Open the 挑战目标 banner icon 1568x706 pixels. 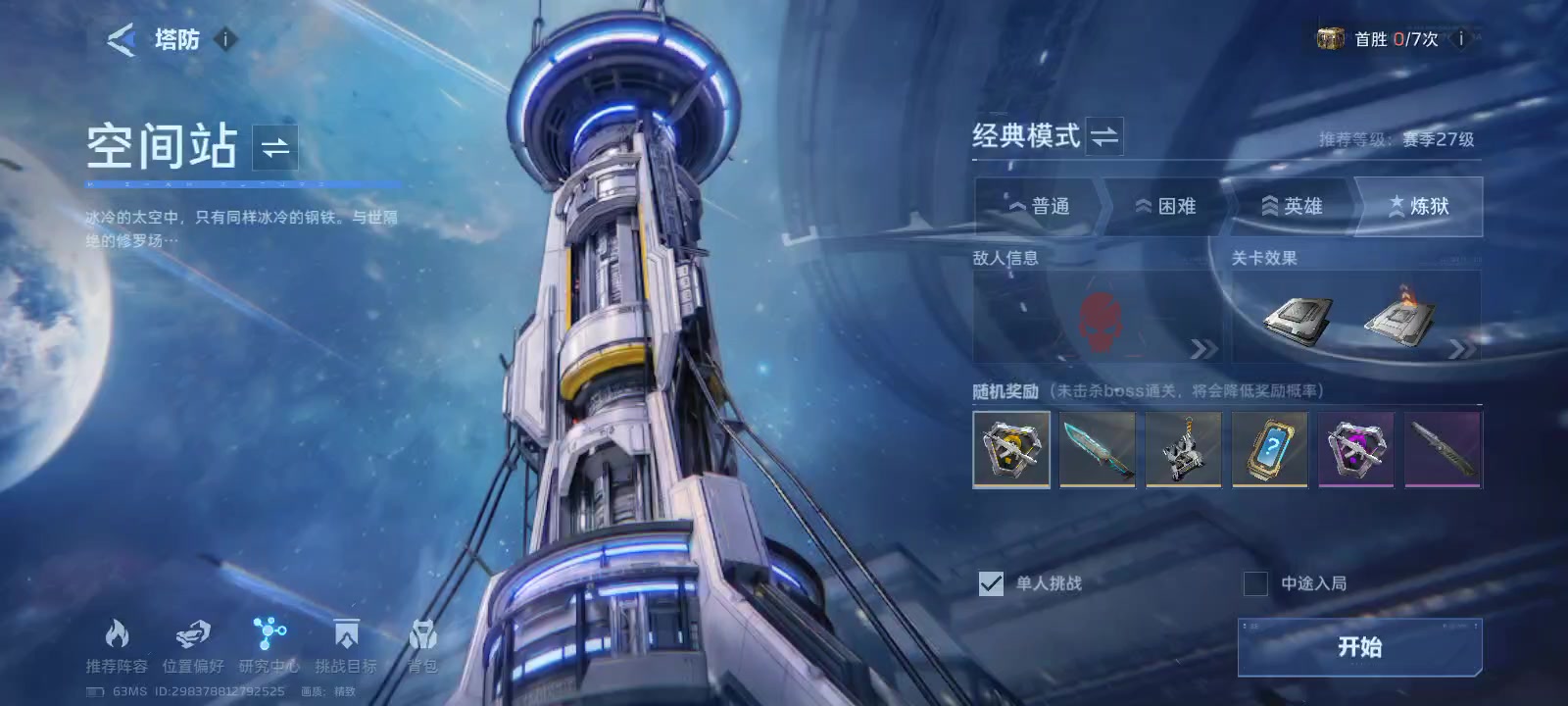[x=345, y=636]
